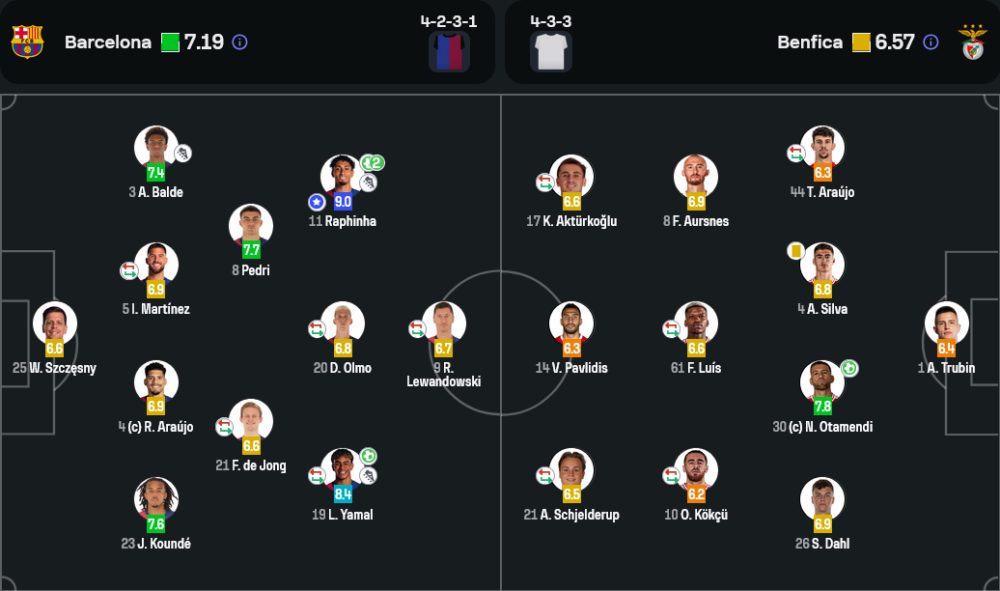
Task: Choose K. Aktürkoğlu's player portrait
Action: 571,178
